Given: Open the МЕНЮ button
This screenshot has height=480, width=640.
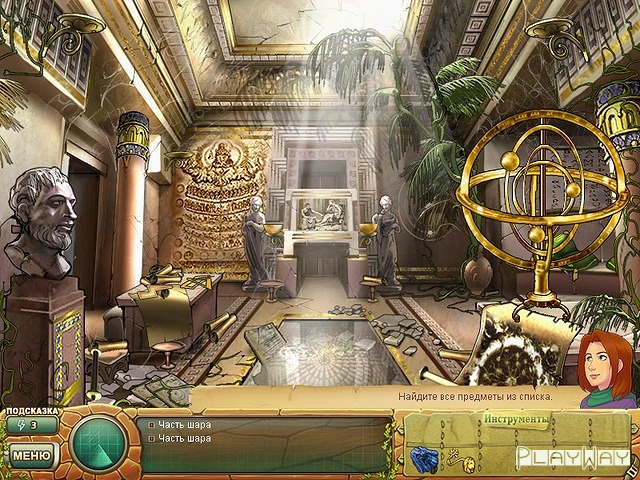Looking at the screenshot, I should [31, 456].
